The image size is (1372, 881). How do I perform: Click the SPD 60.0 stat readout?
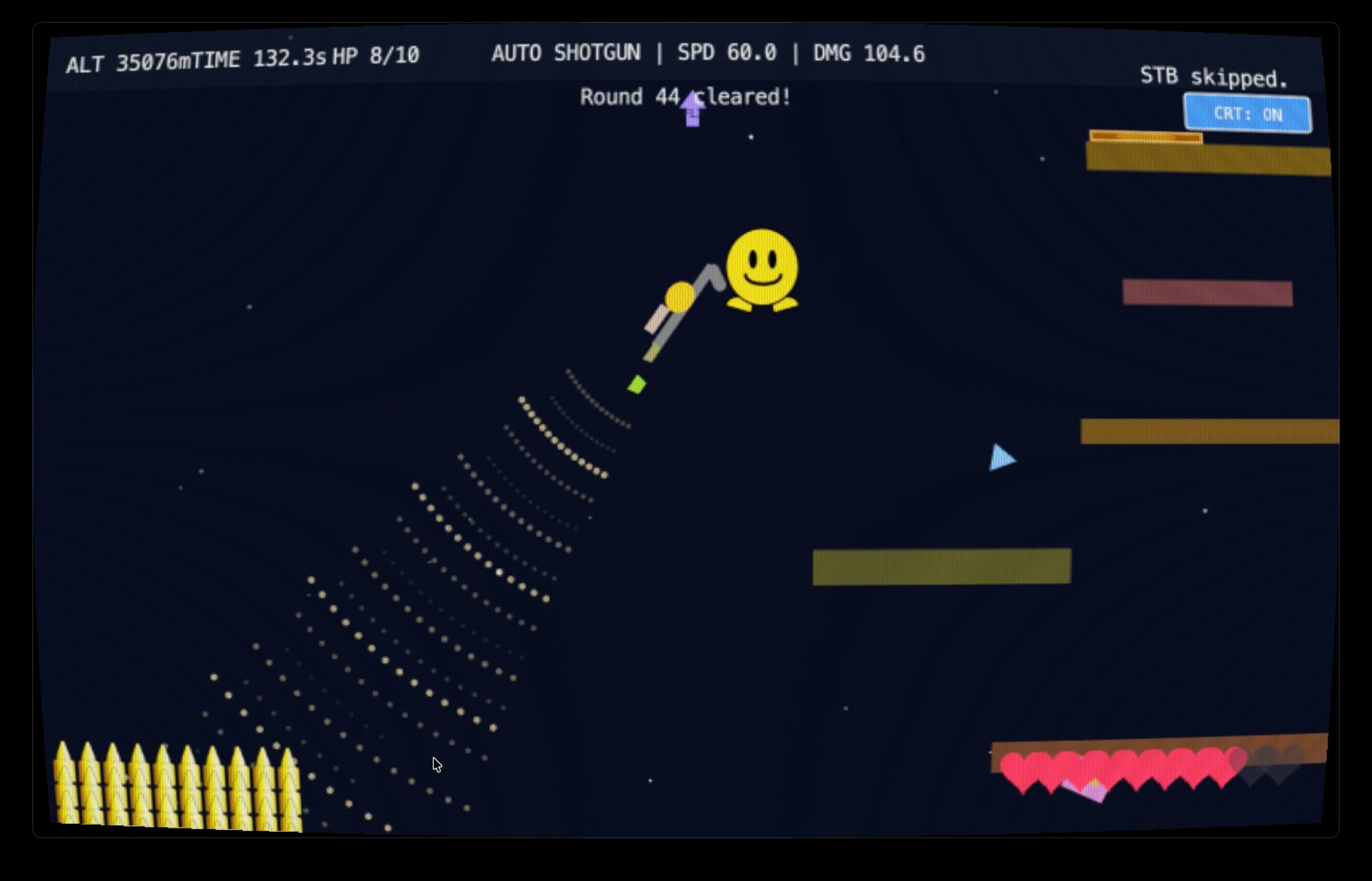(727, 53)
